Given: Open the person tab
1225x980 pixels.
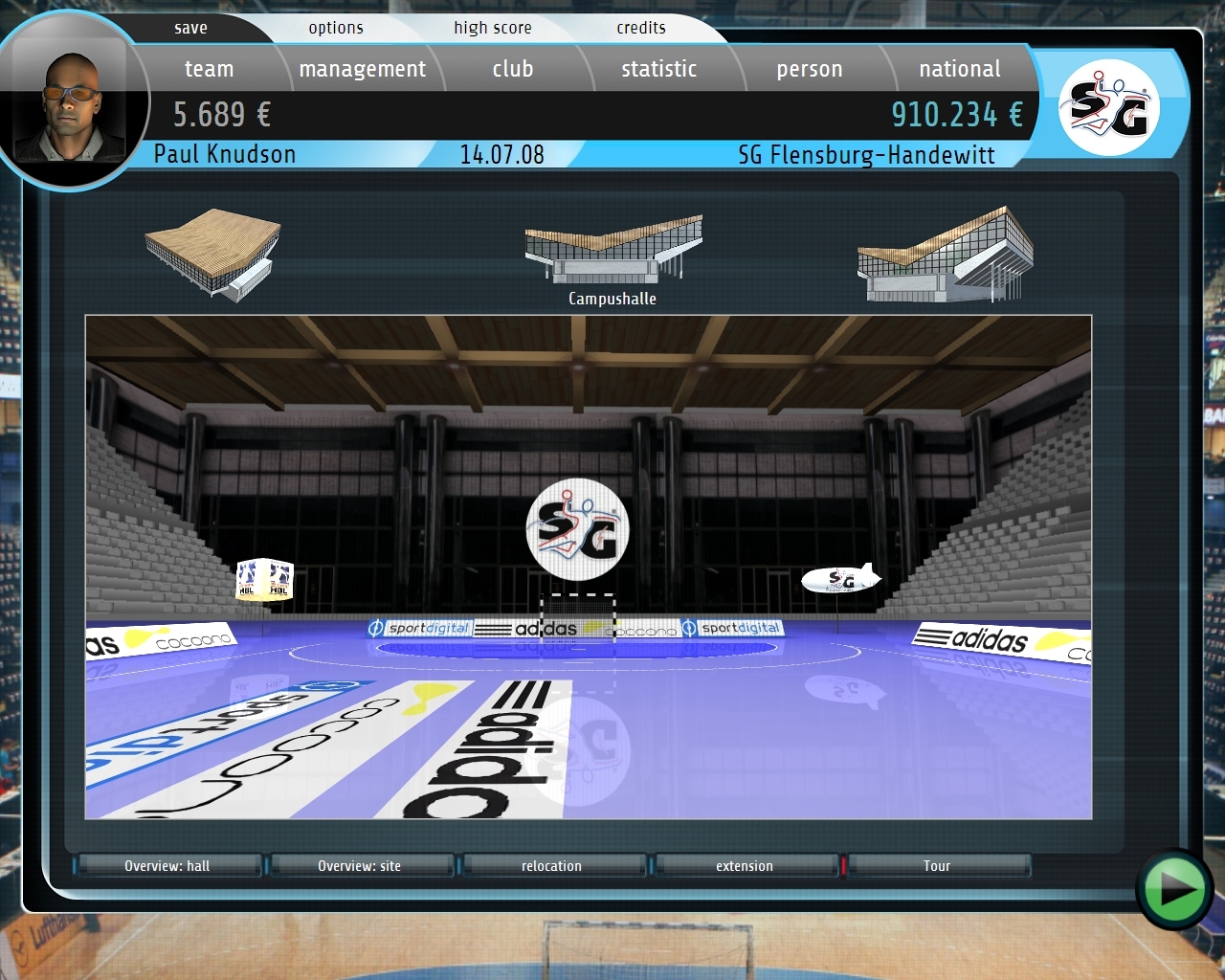Looking at the screenshot, I should coord(809,69).
